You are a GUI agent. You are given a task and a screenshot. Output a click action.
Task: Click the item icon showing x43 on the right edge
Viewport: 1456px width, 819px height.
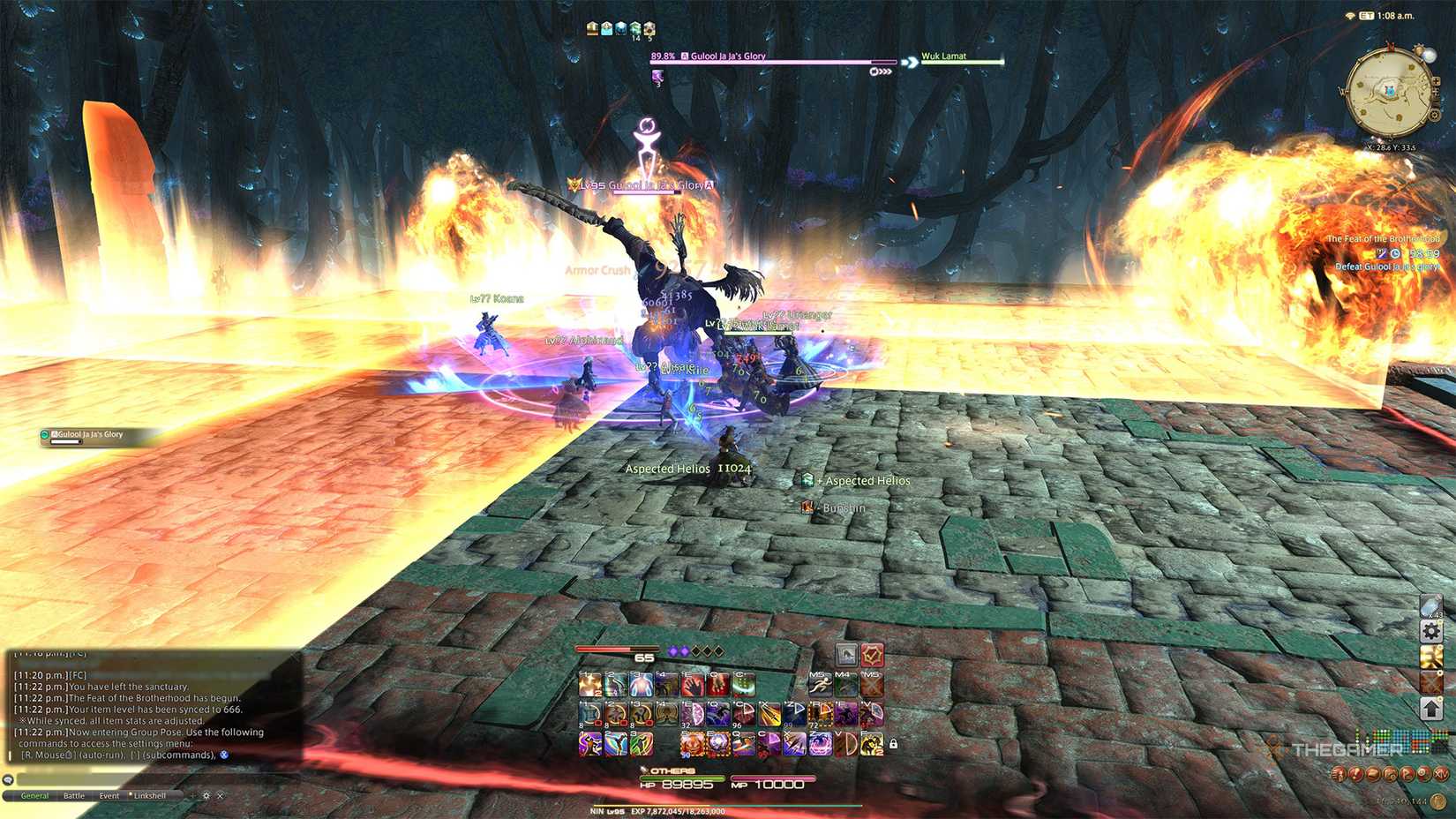1431,605
